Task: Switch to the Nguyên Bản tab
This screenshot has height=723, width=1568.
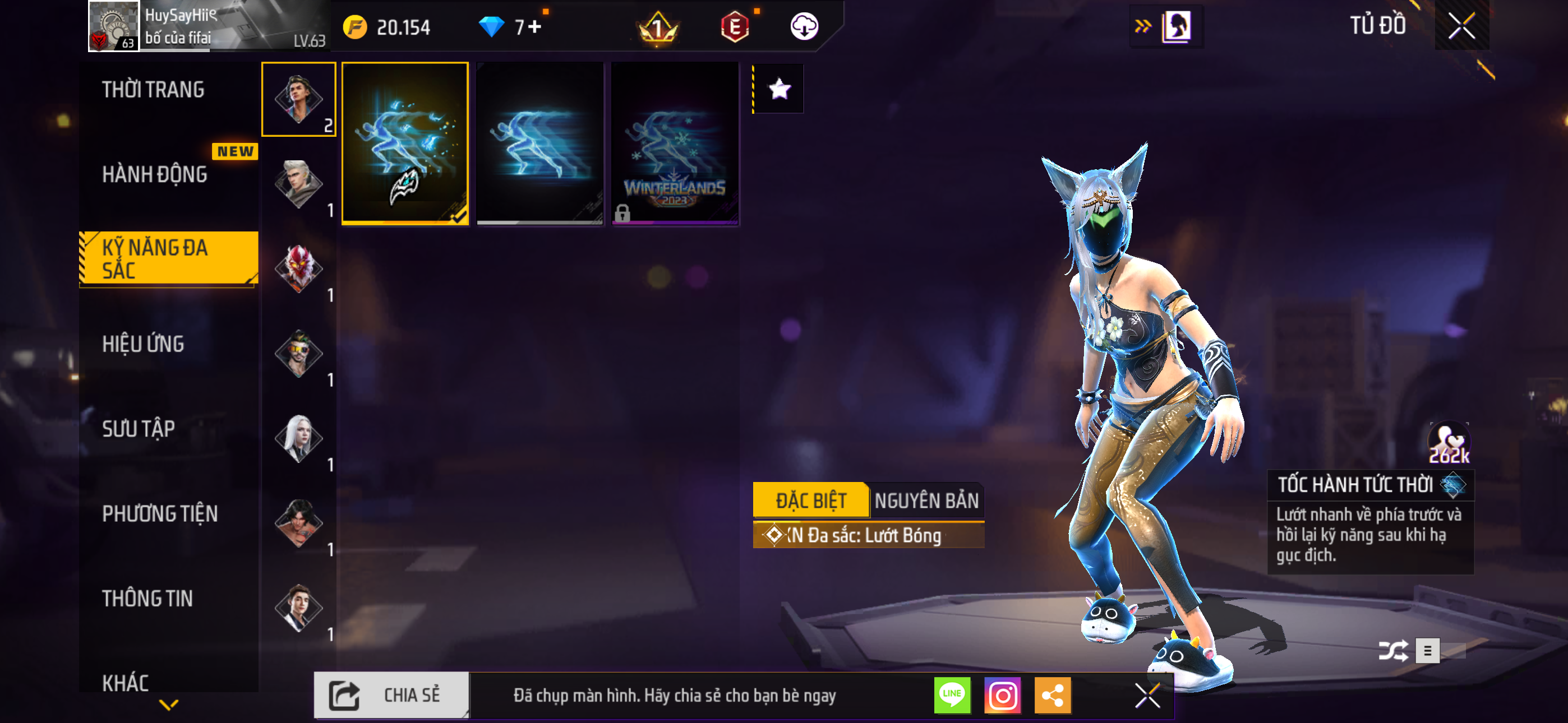Action: (926, 500)
